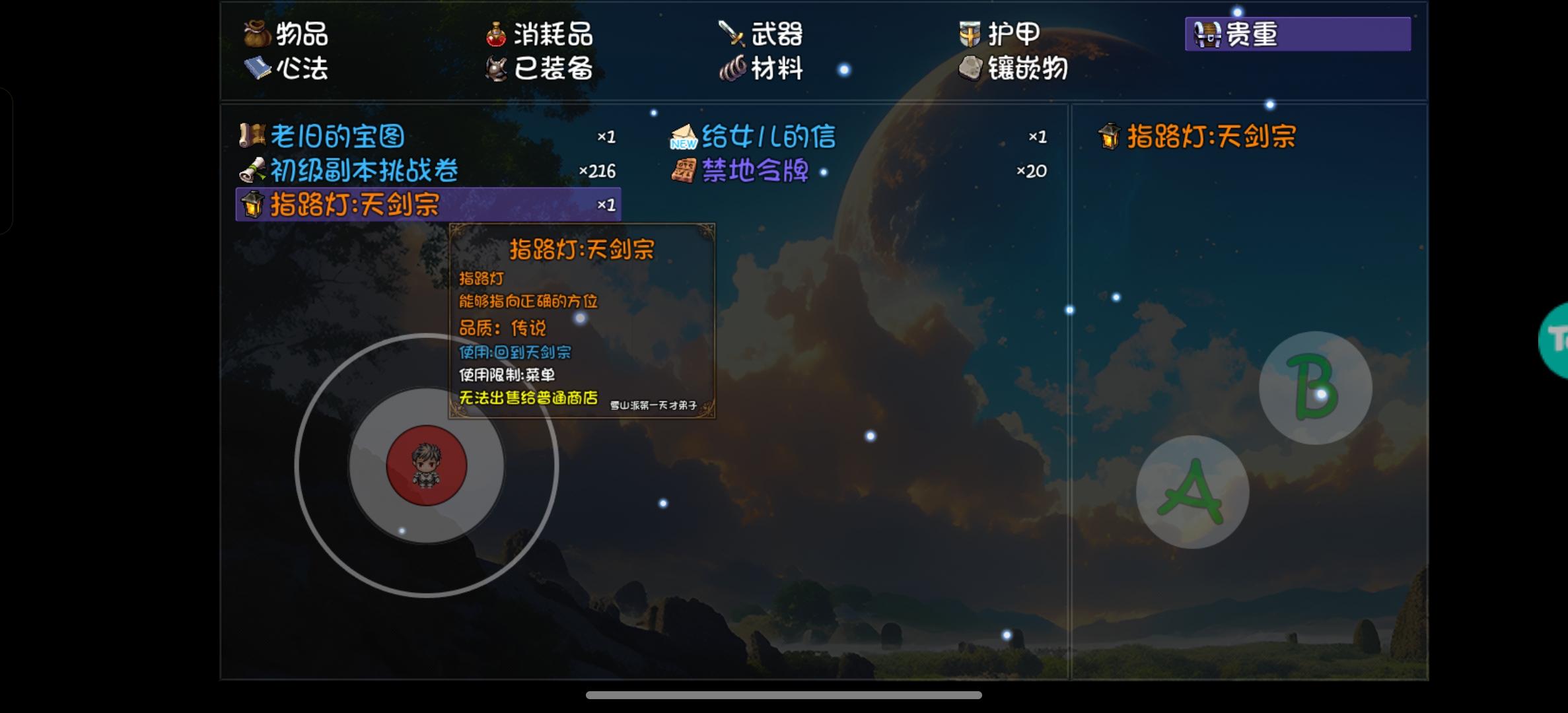Open the 物品 money bag inventory icon

click(258, 34)
